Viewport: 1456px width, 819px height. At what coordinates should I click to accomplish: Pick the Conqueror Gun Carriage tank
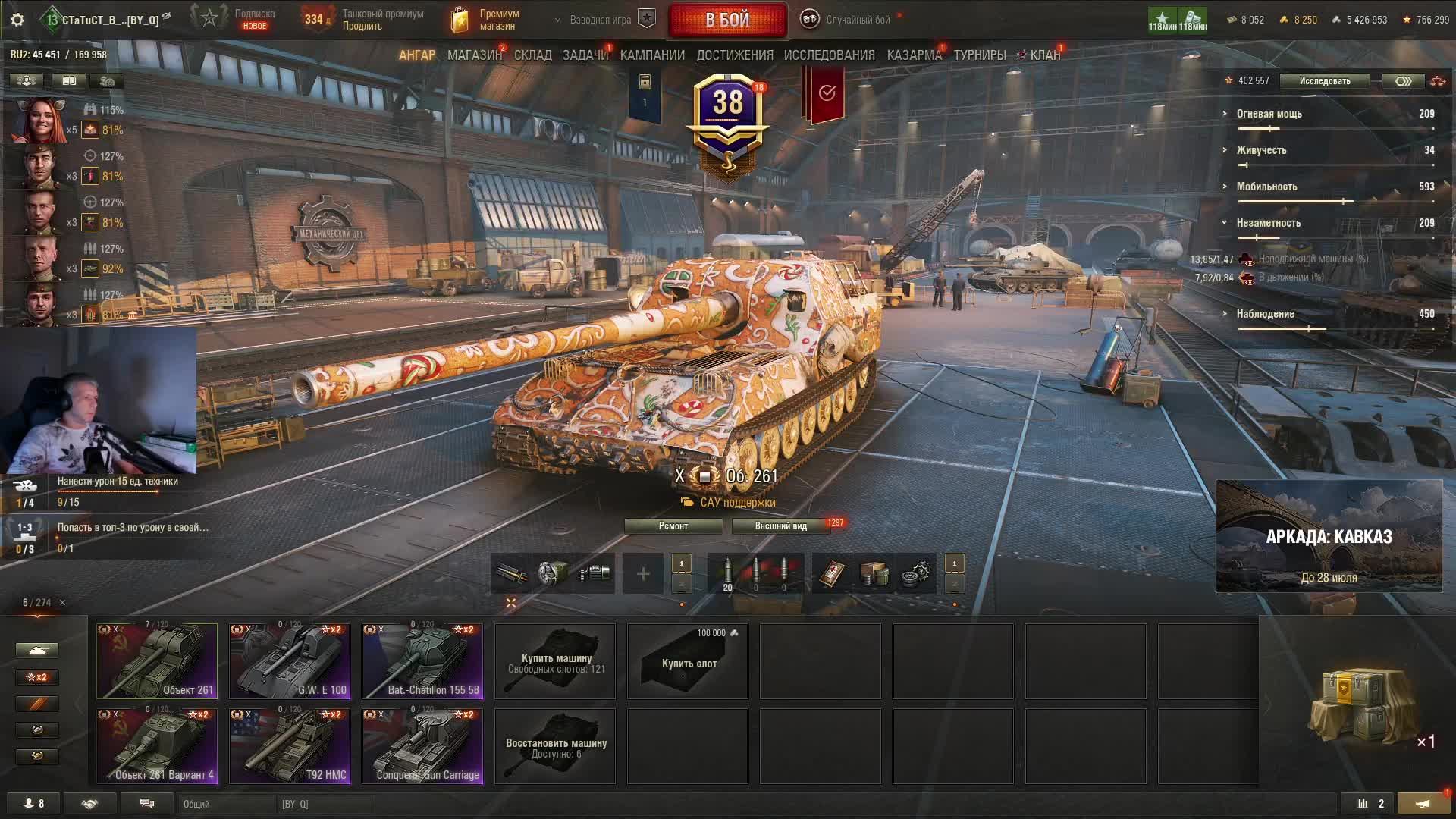pos(422,745)
